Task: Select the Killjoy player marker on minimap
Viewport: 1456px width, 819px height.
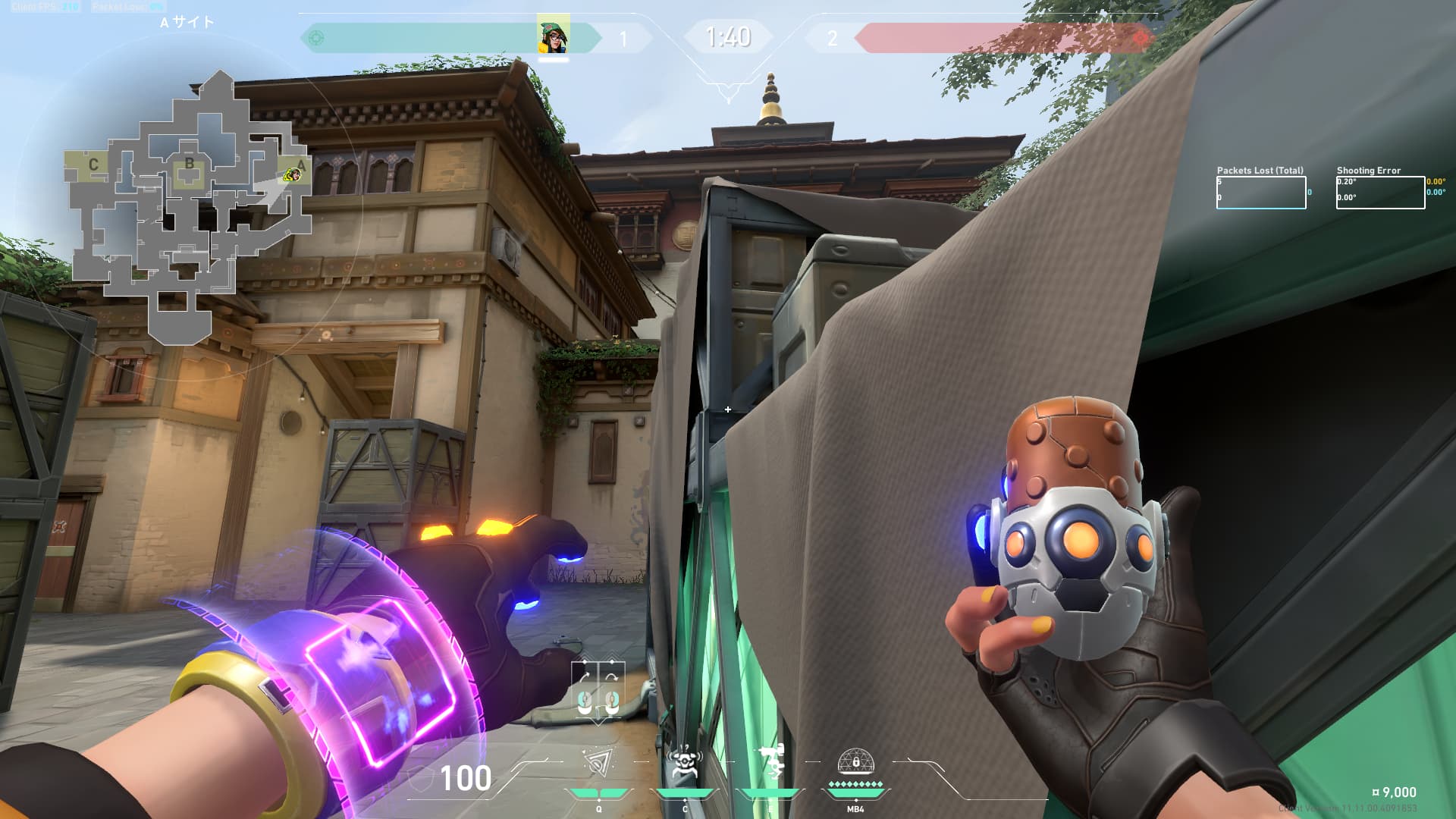Action: (292, 175)
